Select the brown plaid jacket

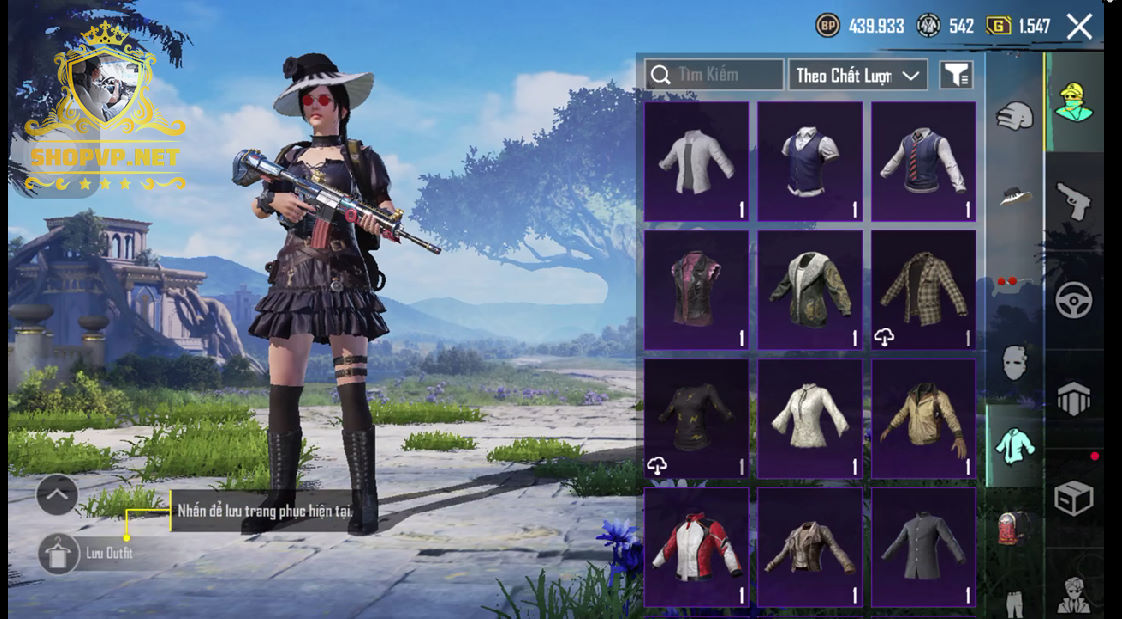pos(923,290)
